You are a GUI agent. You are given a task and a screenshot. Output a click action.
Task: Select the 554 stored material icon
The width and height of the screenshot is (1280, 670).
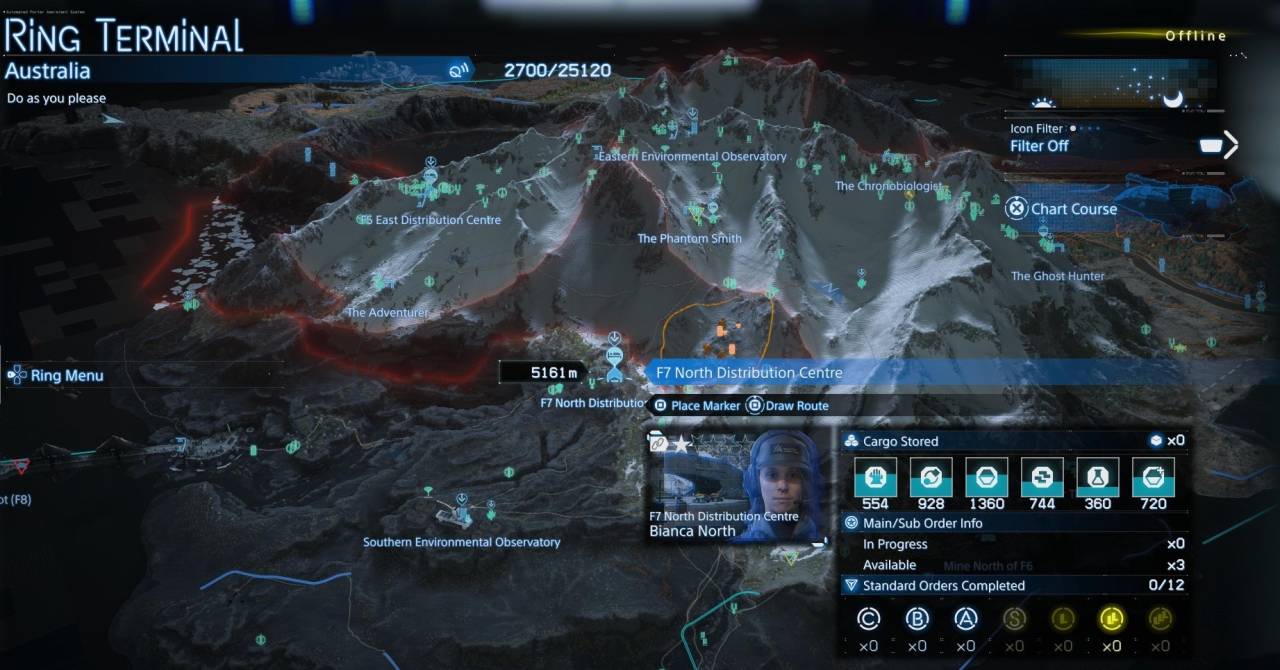875,477
